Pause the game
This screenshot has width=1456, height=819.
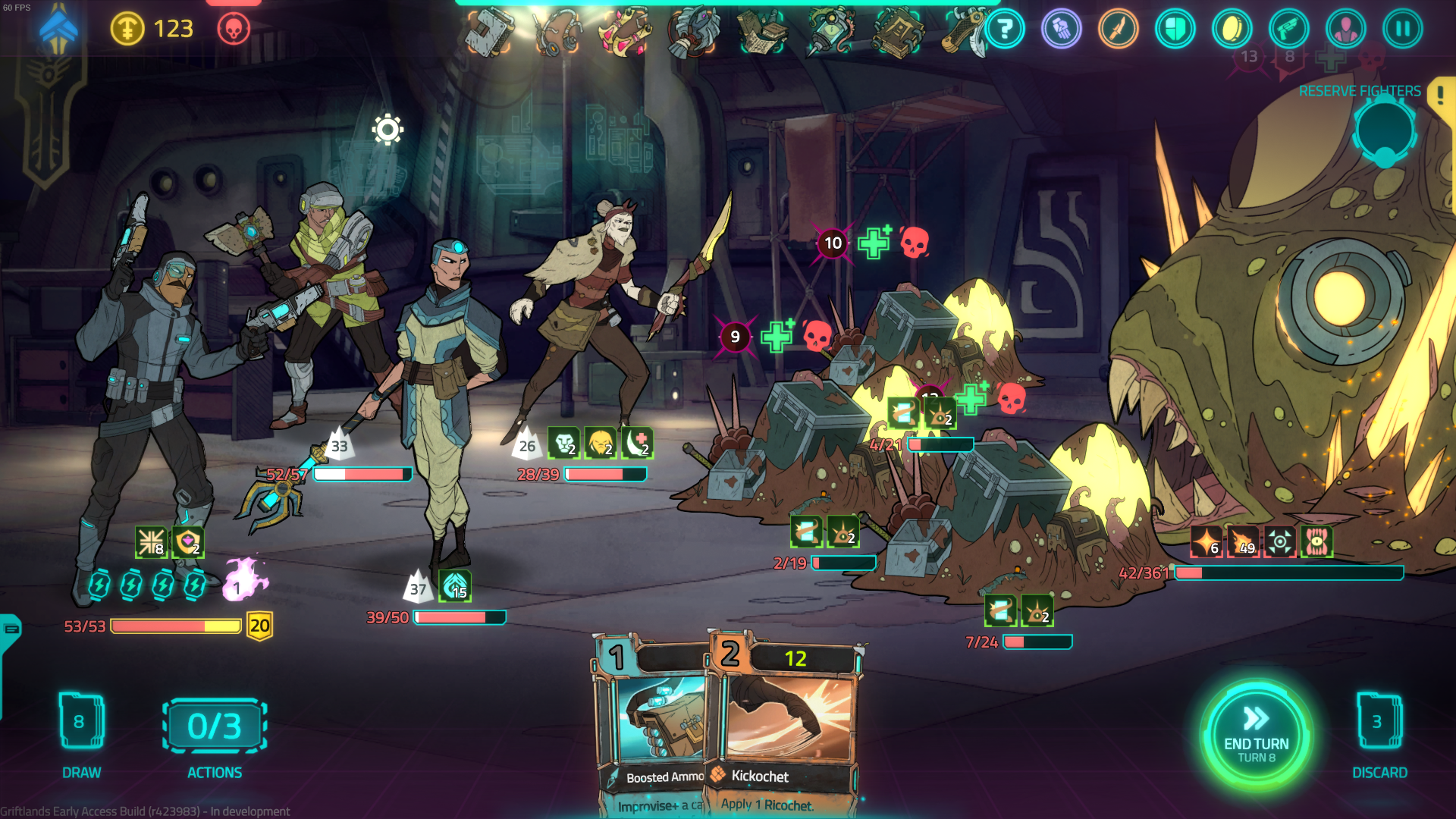1402,30
